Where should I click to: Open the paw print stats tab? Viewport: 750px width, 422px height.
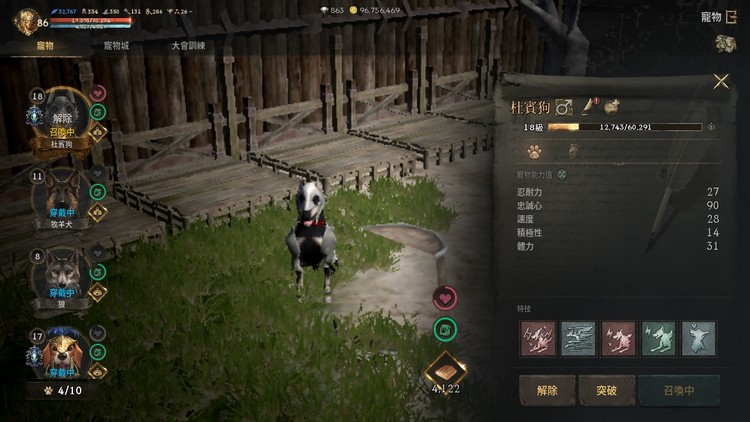535,152
